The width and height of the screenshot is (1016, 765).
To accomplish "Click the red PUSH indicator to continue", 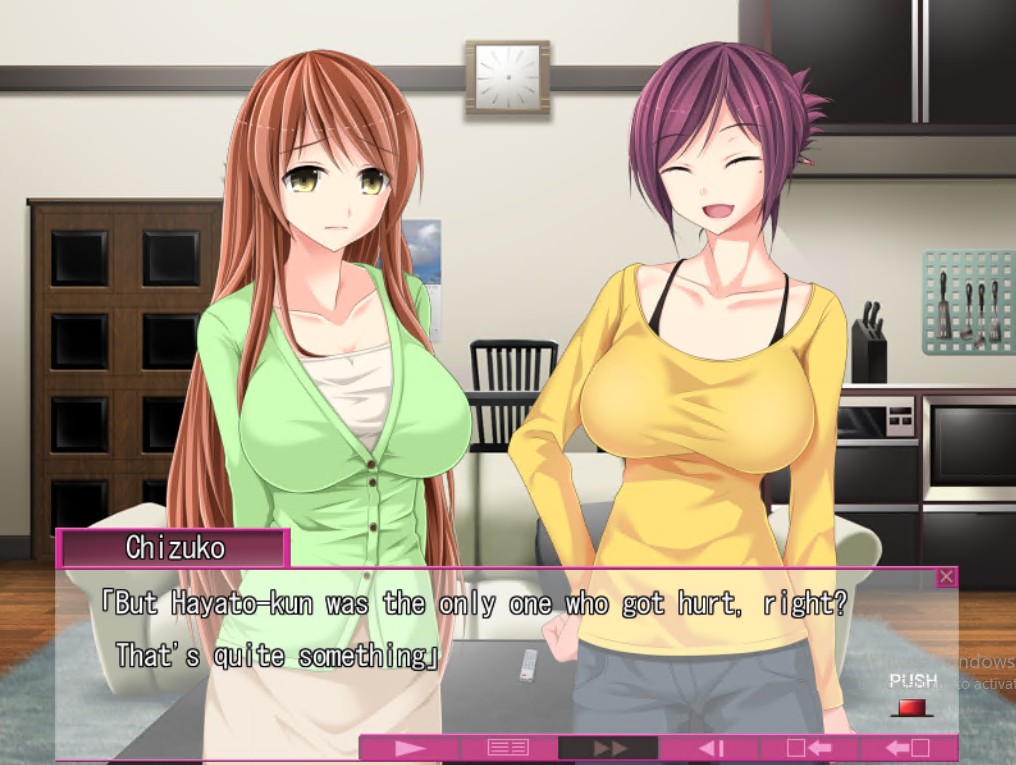I will coord(911,708).
